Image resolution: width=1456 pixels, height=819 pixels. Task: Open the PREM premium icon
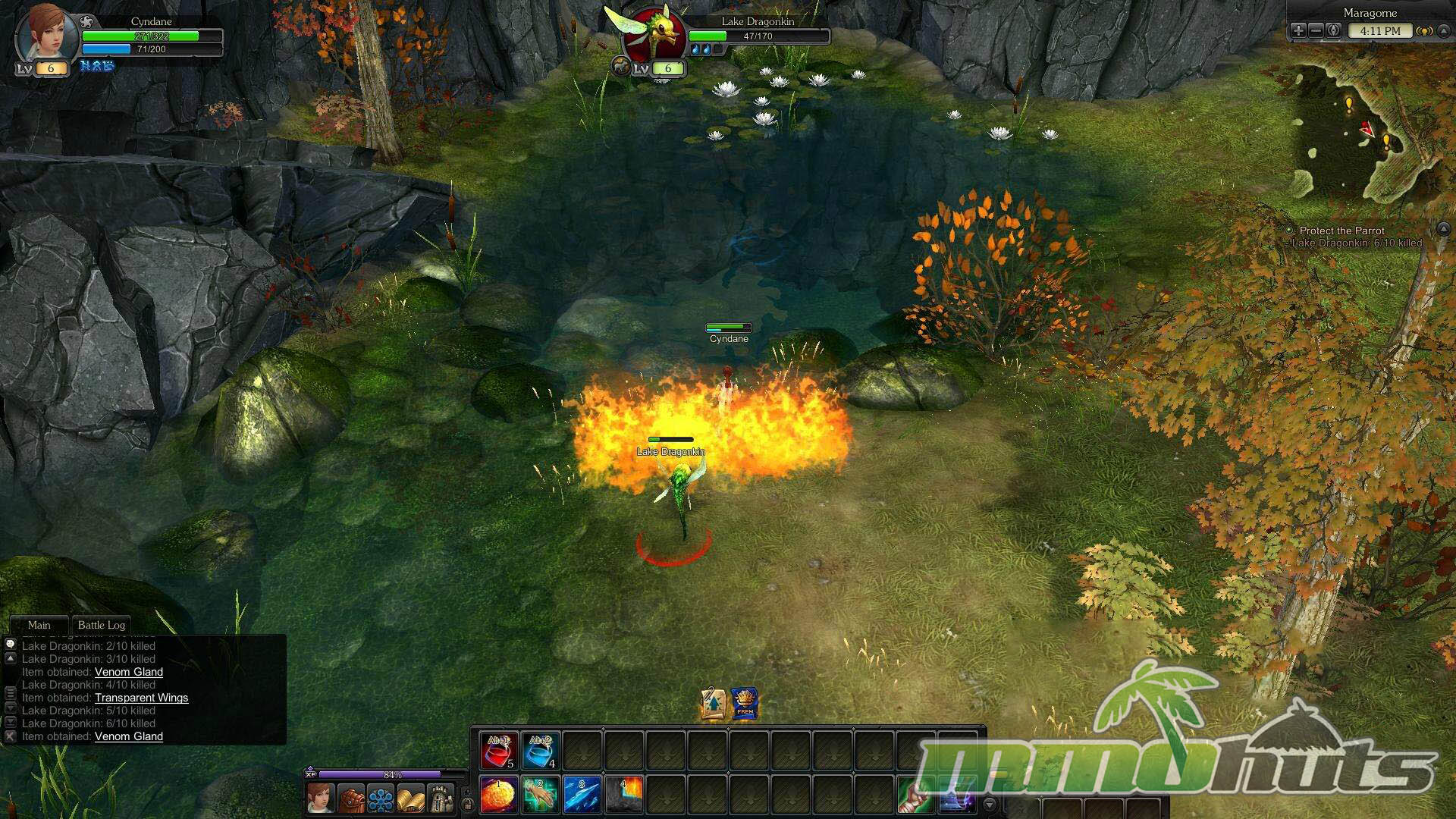(x=745, y=704)
